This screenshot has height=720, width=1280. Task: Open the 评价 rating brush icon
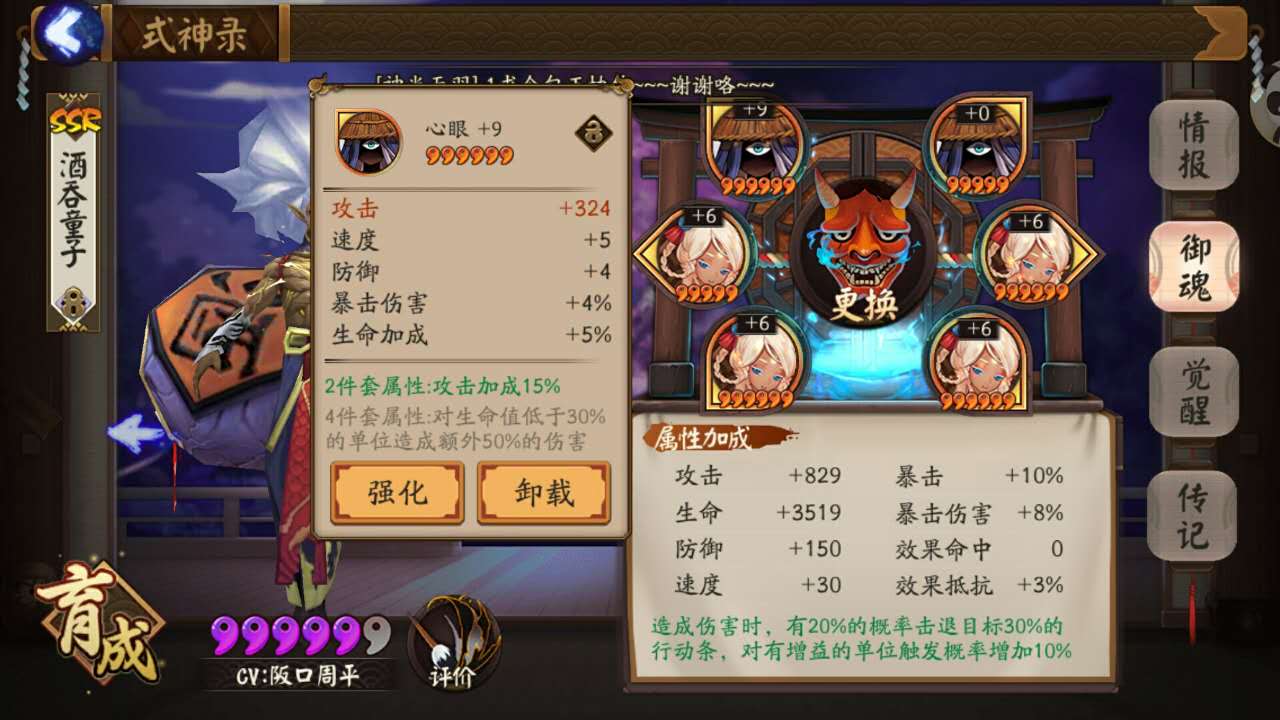click(x=449, y=645)
